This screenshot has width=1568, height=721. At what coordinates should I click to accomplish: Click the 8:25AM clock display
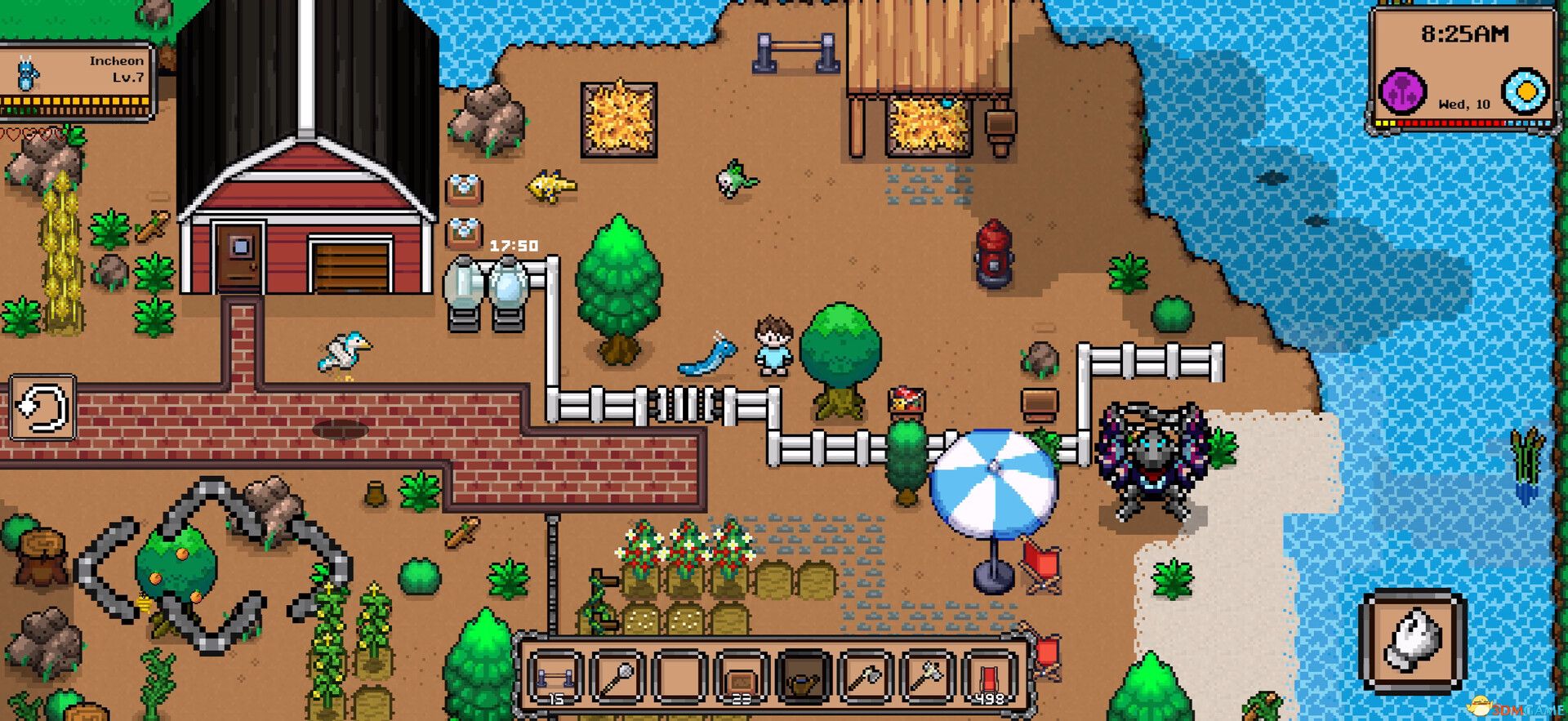click(1464, 34)
